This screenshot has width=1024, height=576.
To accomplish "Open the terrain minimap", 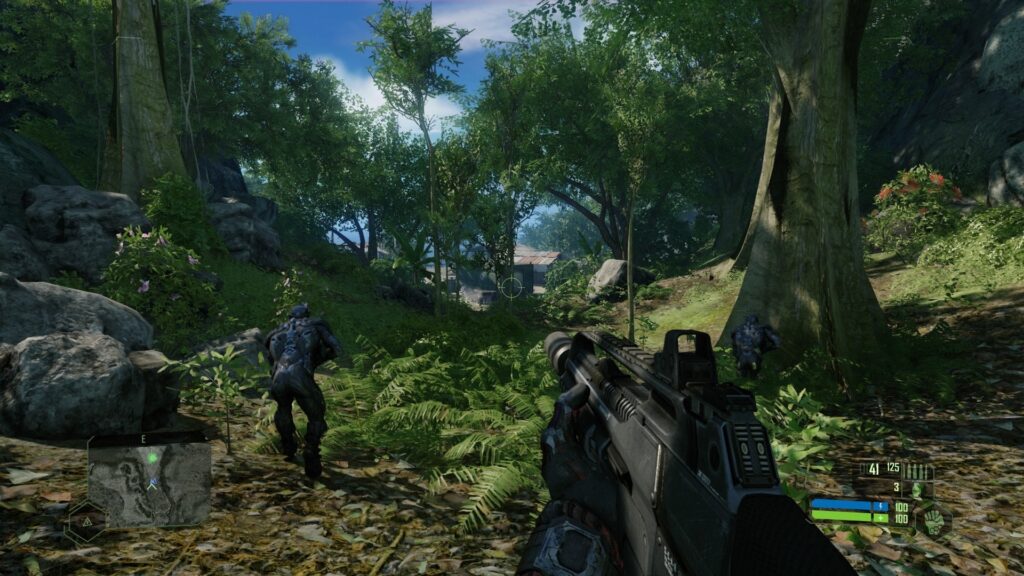I will coord(150,484).
